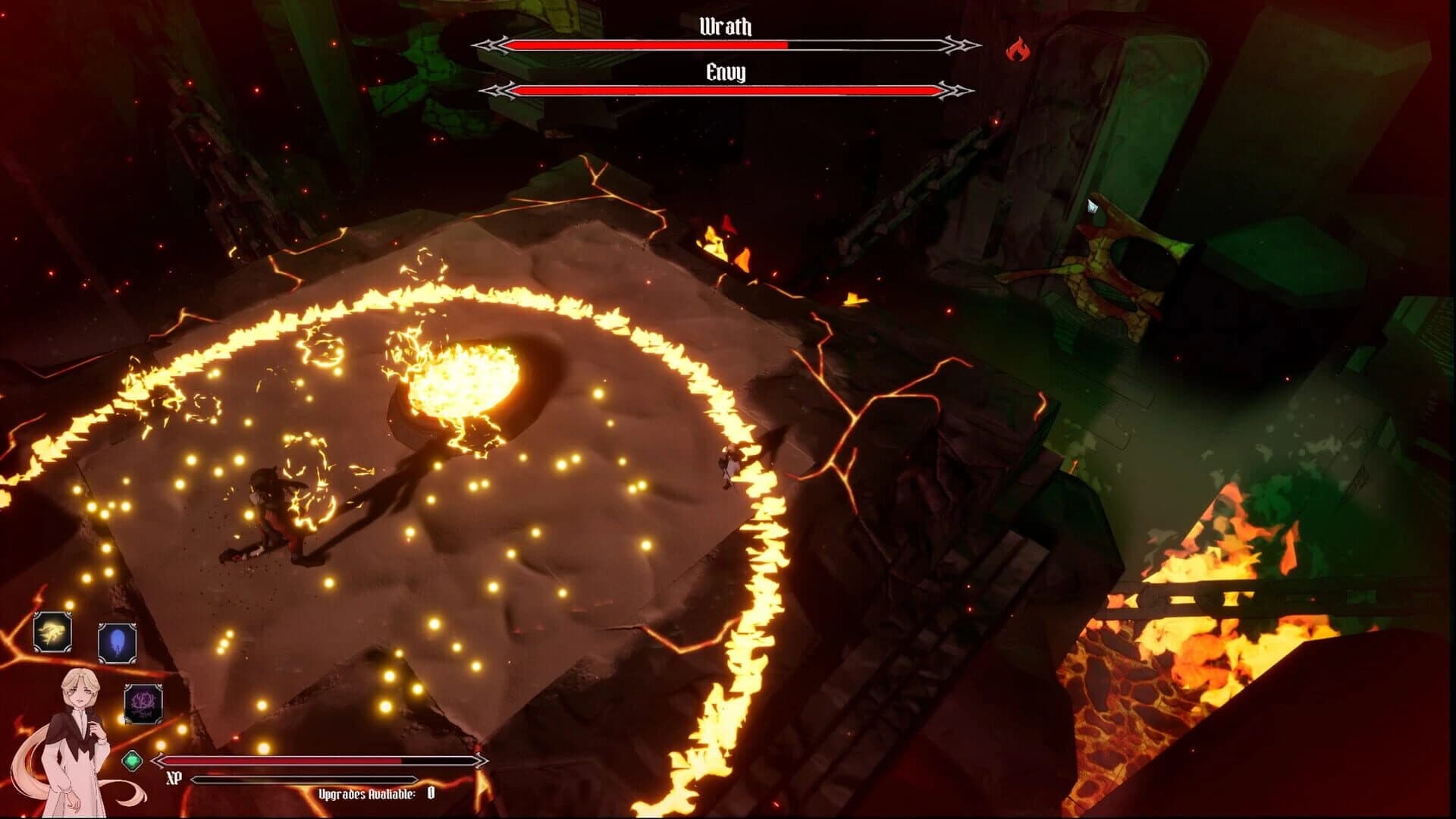
Task: Click the green gem beside the health bar
Action: pos(133,762)
